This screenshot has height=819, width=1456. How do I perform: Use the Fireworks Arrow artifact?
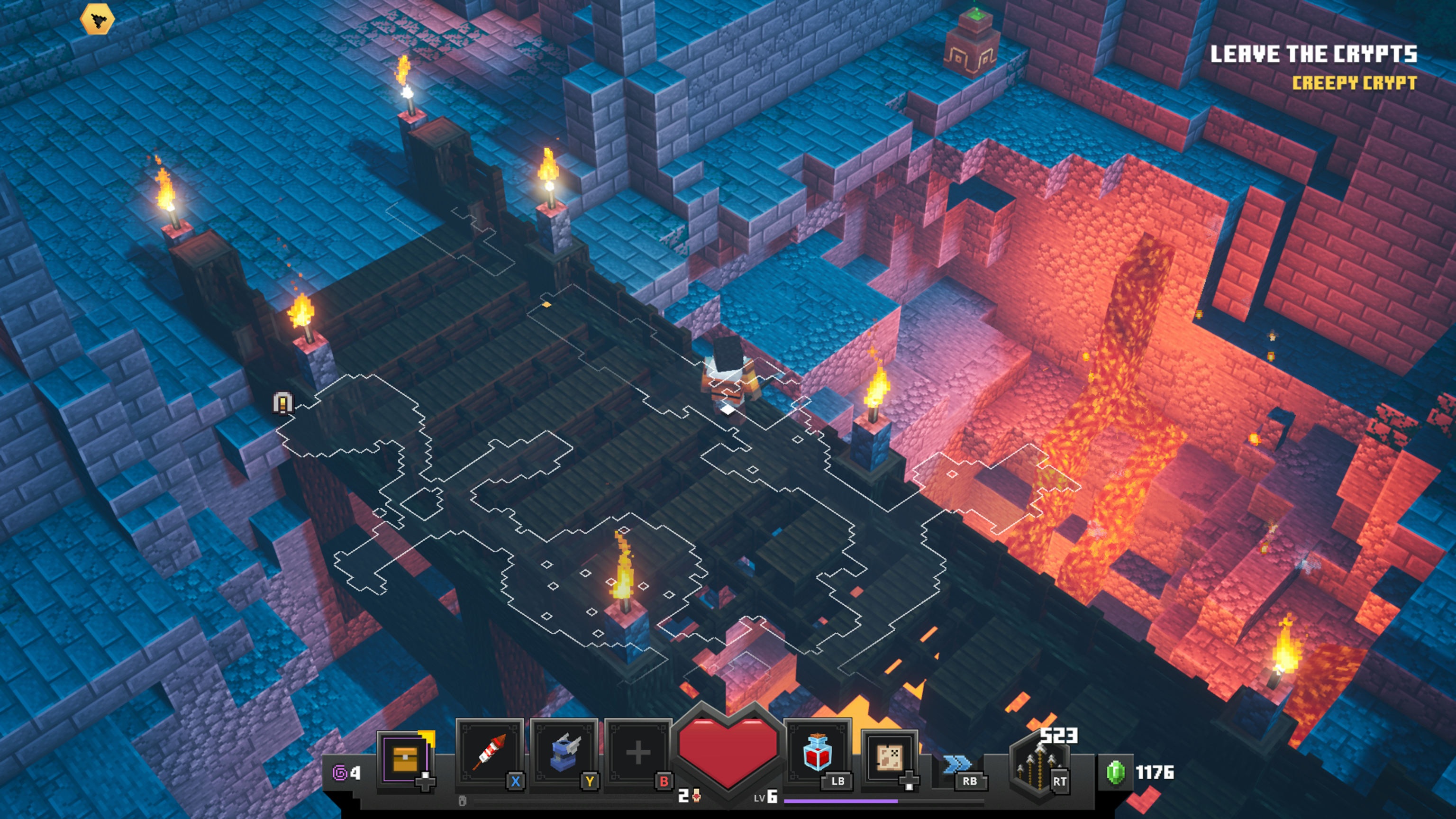point(490,753)
